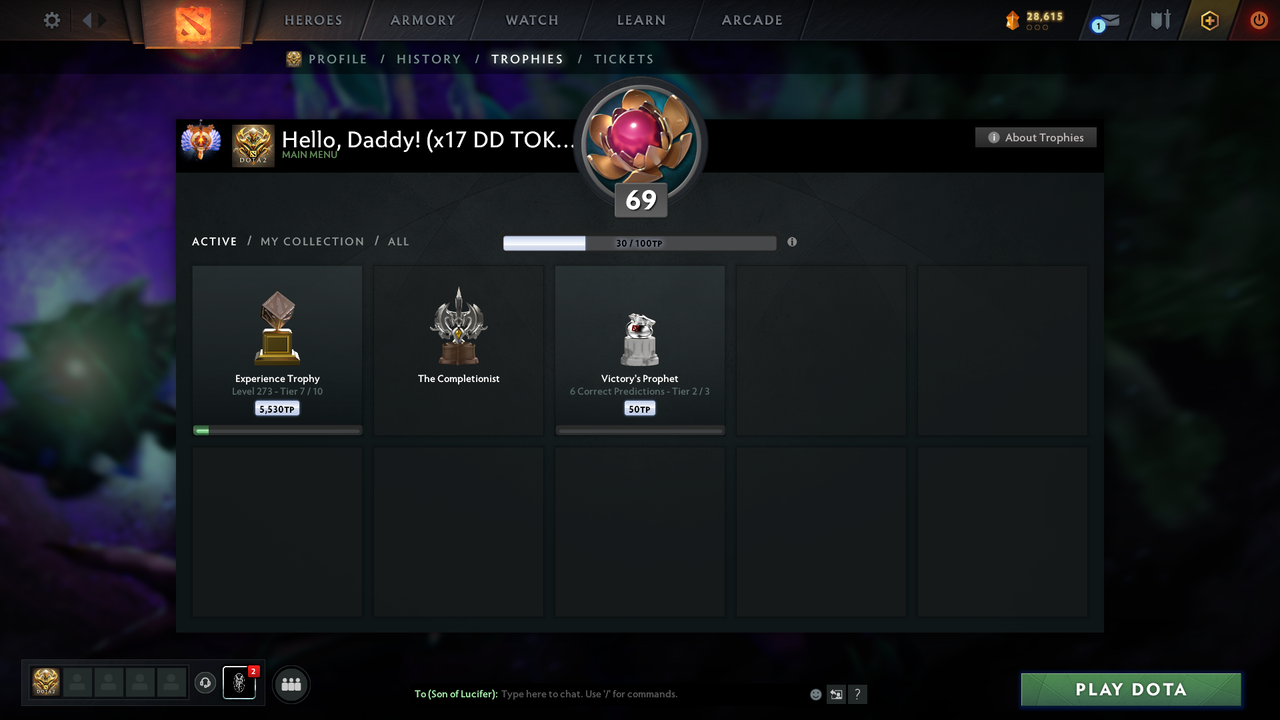Switch trophy filter to MY COLLECTION
The width and height of the screenshot is (1280, 720).
[312, 241]
